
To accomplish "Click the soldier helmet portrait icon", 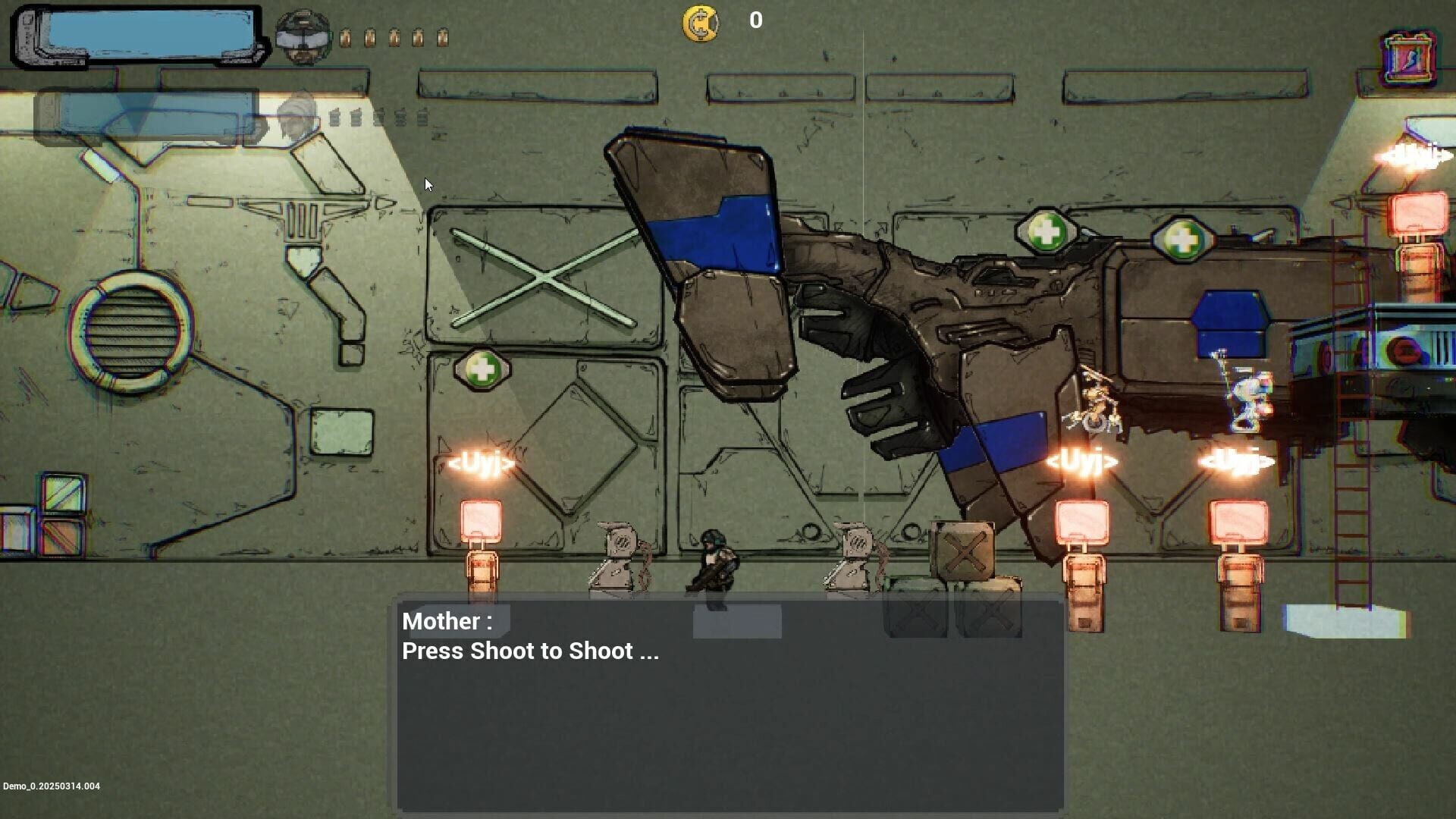I will point(301,34).
